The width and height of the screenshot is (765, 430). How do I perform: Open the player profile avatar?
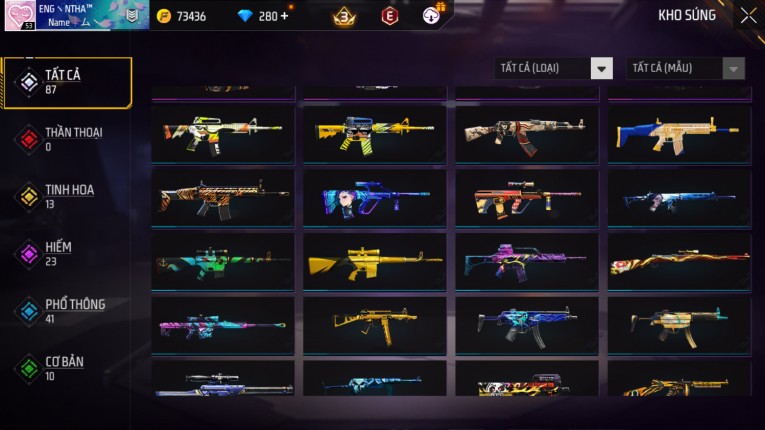[x=20, y=16]
